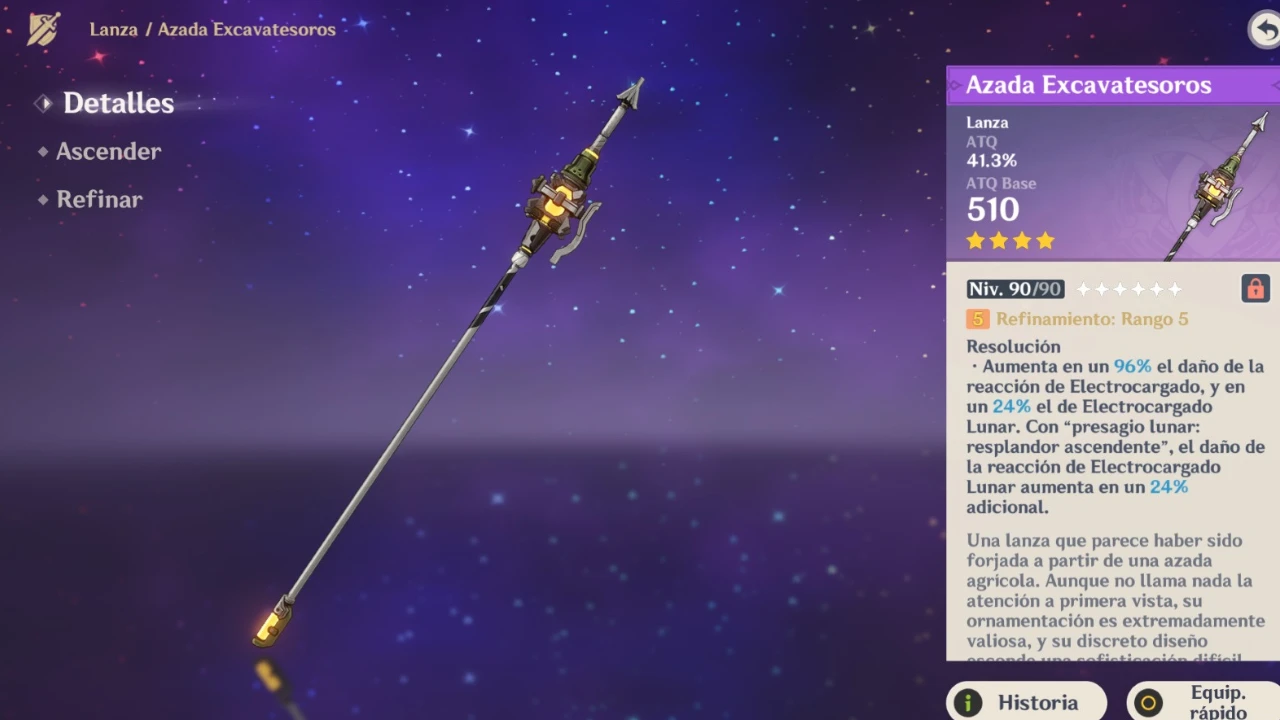Switch to the Detalles tab
Image resolution: width=1280 pixels, height=720 pixels.
117,103
